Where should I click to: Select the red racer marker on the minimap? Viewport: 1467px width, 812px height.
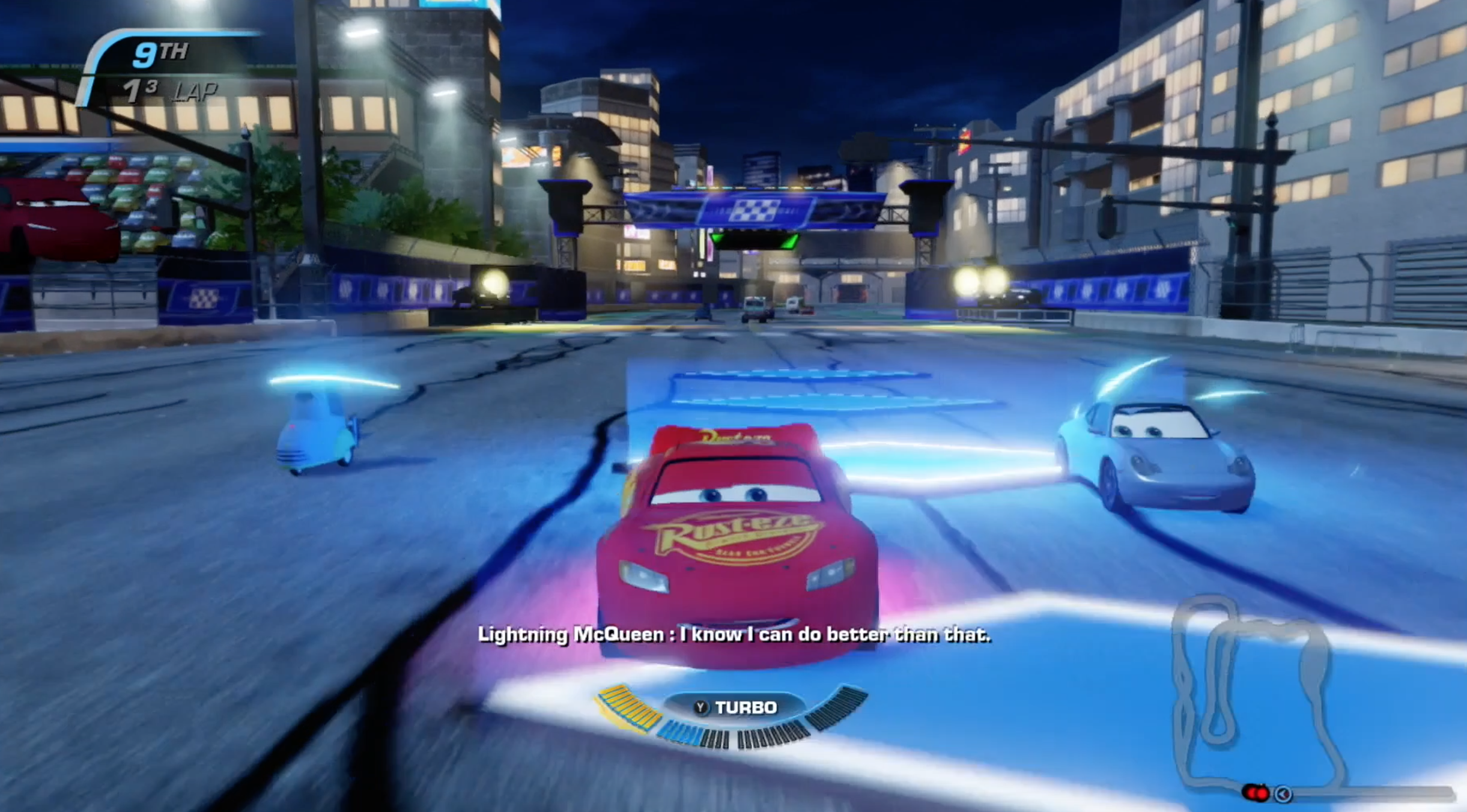click(x=1256, y=793)
